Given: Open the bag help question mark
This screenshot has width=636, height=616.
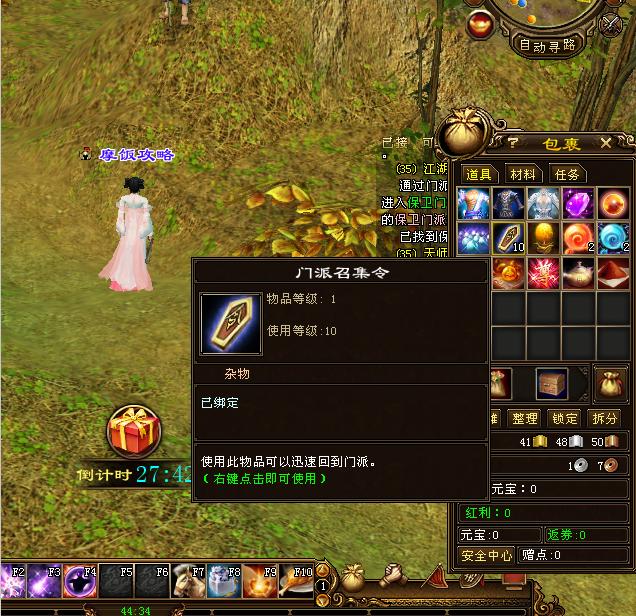Looking at the screenshot, I should point(513,144).
